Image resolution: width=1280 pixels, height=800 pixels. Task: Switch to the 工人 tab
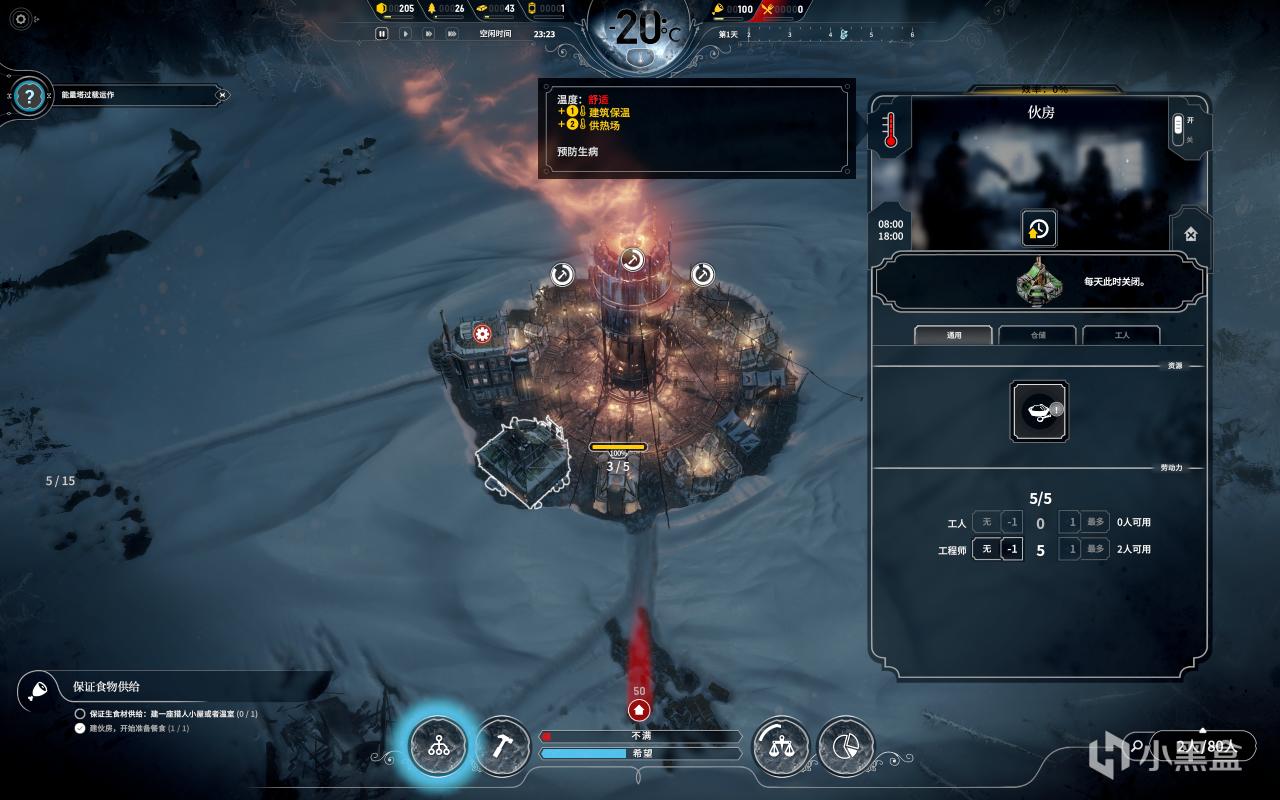[x=1121, y=335]
